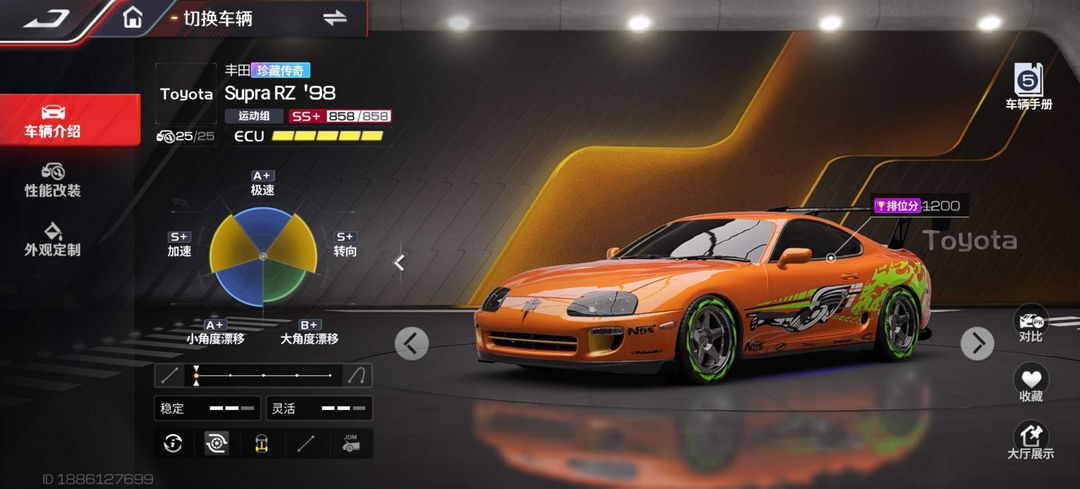Image resolution: width=1080 pixels, height=489 pixels.
Task: Return to the home lobby
Action: pyautogui.click(x=132, y=18)
